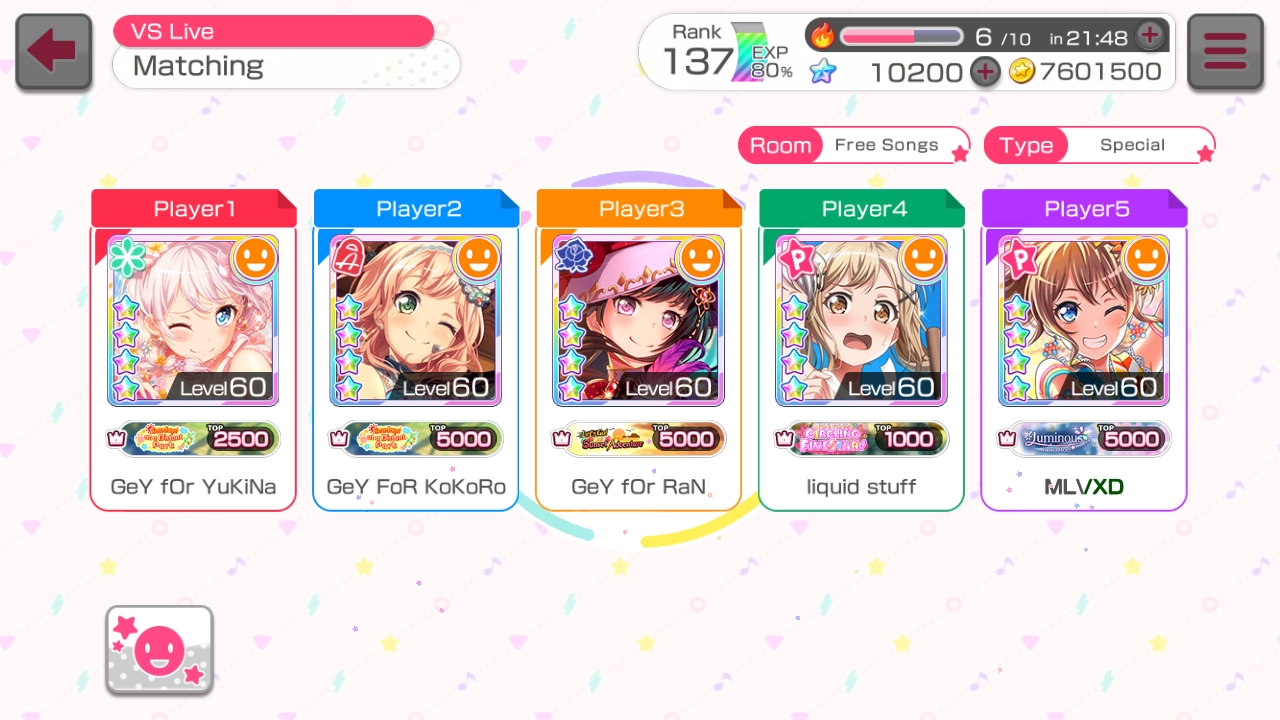Add stamina with the flame gauge plus button

pos(1150,36)
